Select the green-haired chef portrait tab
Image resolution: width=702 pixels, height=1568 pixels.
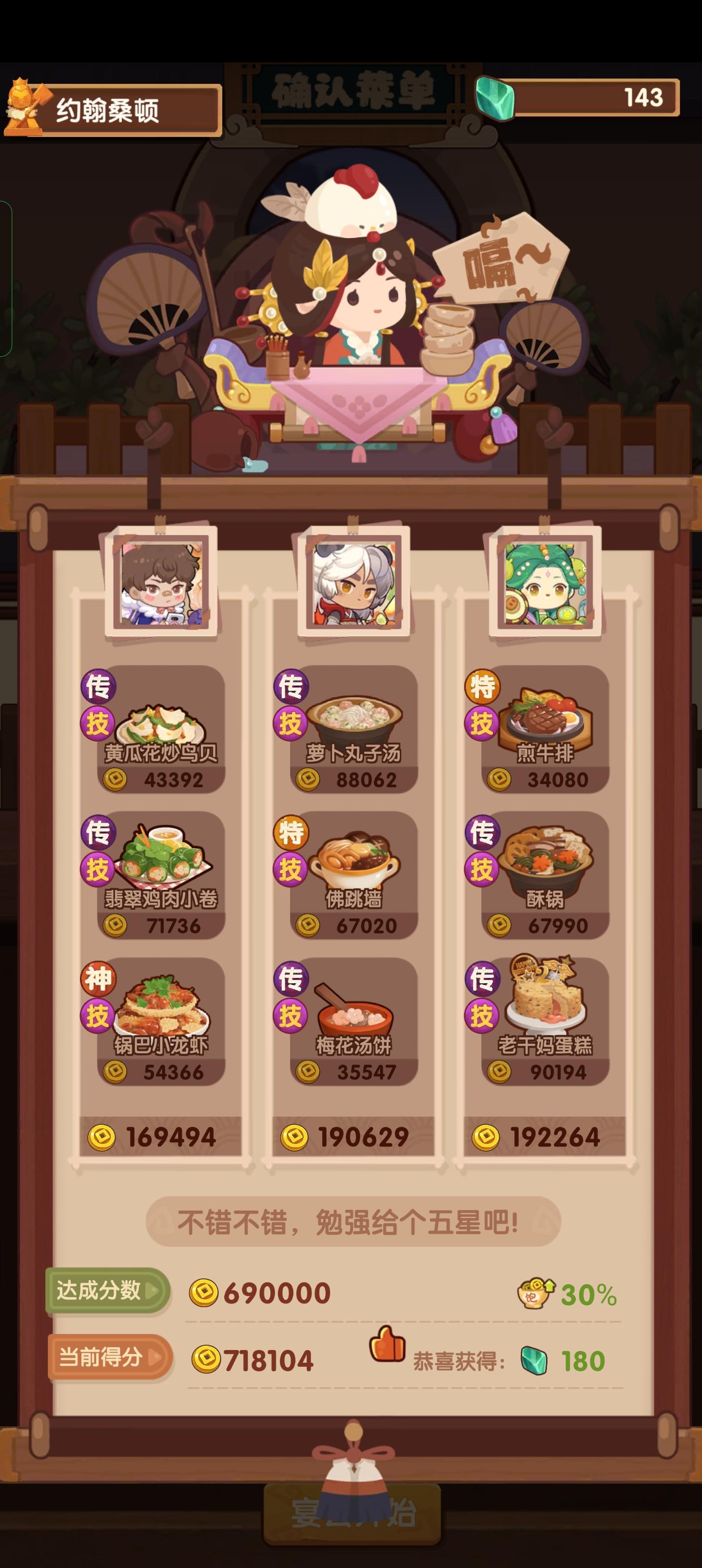tap(542, 585)
